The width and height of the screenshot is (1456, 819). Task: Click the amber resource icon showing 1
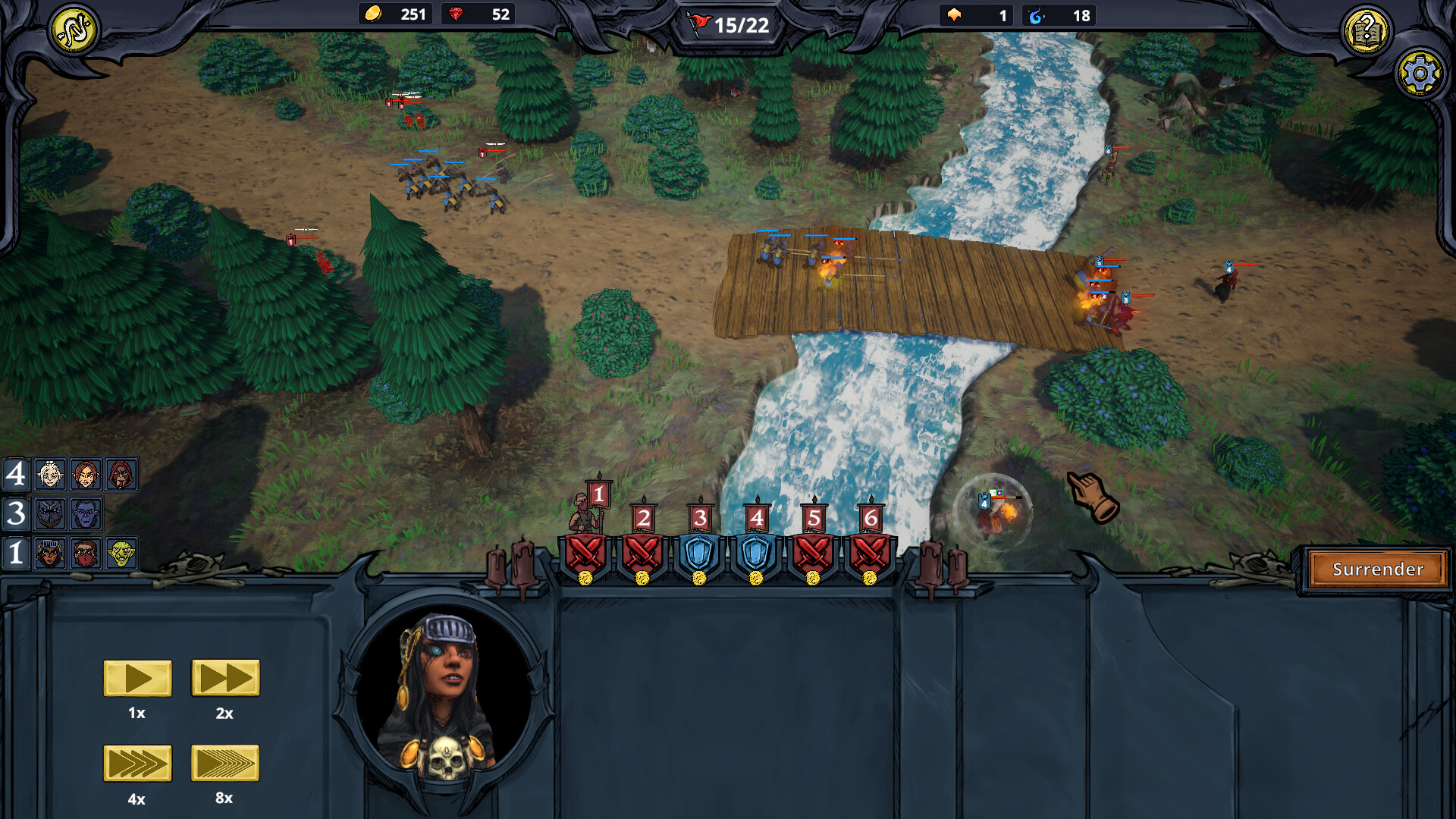[954, 14]
